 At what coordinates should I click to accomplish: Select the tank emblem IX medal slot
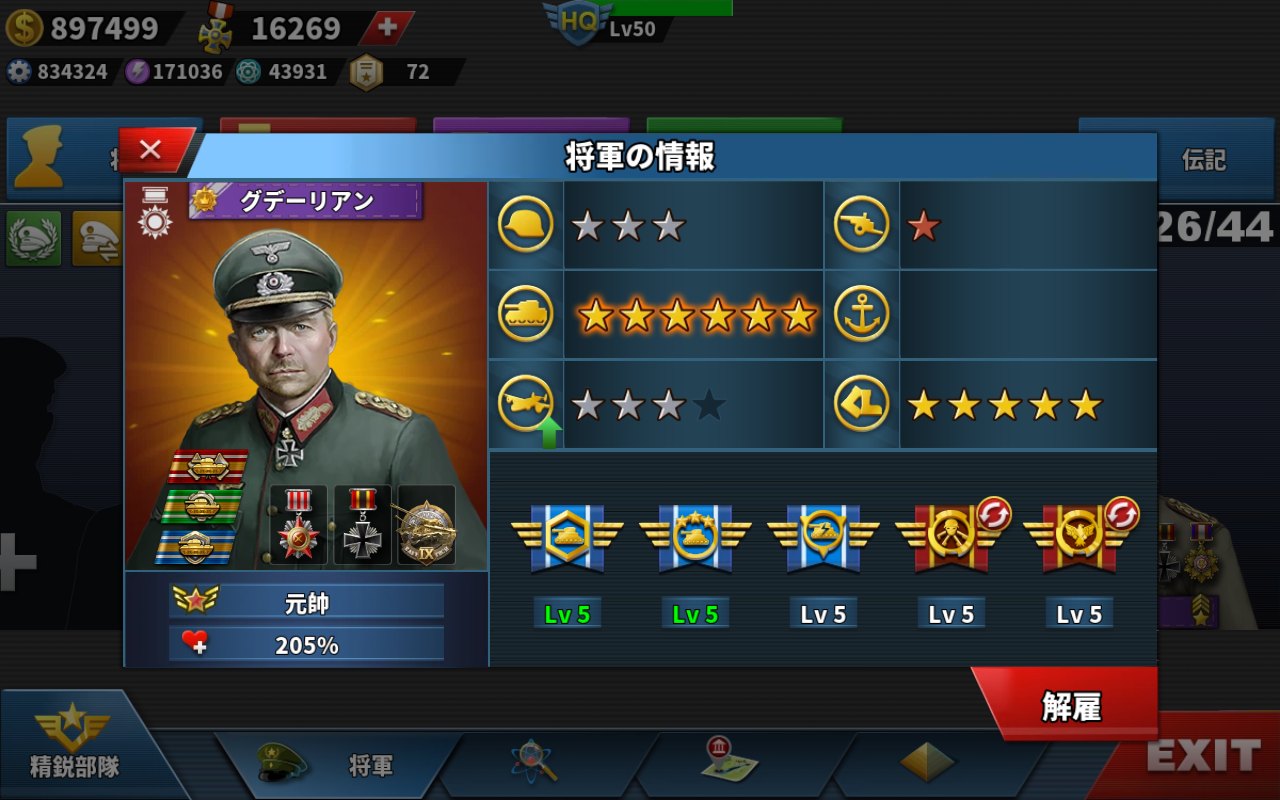pyautogui.click(x=427, y=526)
